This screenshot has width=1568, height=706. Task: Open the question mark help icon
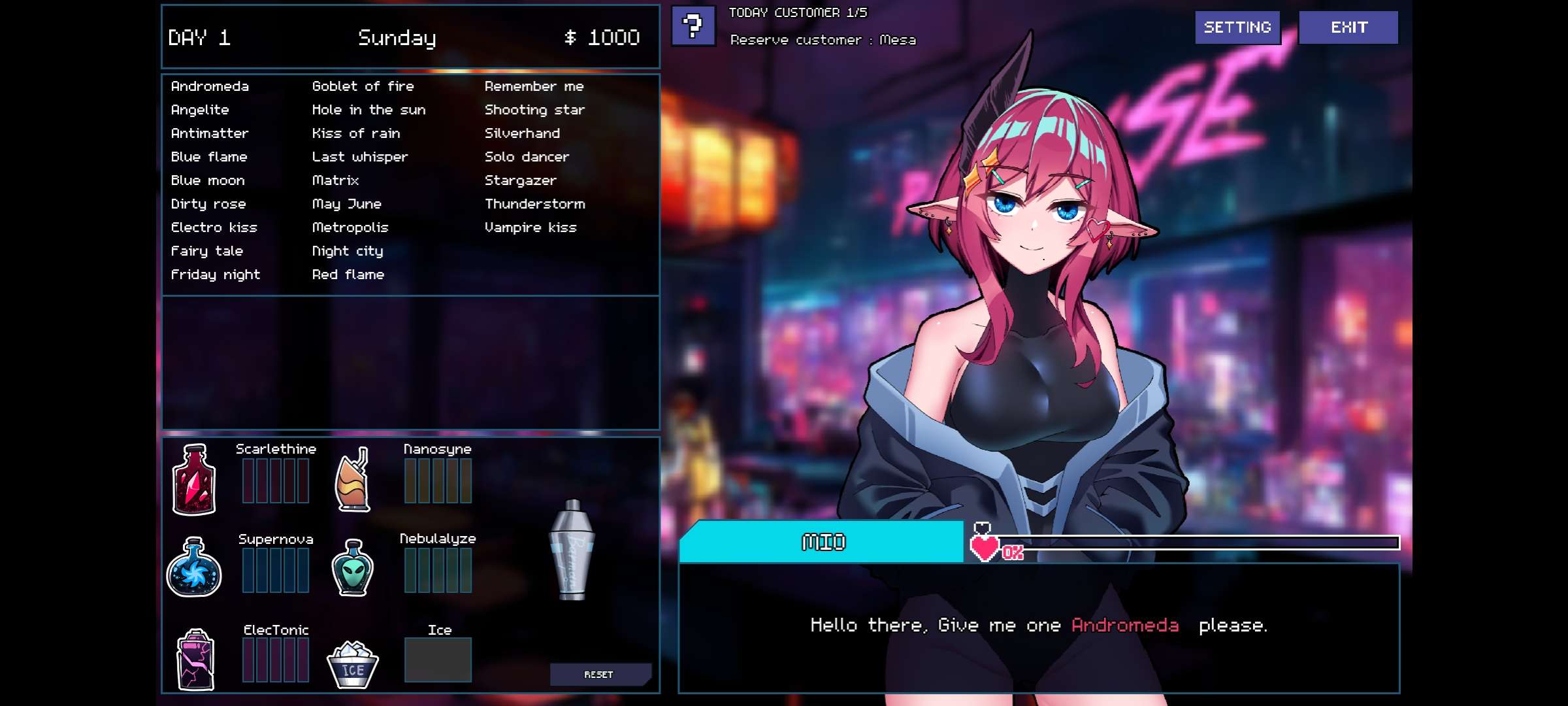point(693,26)
